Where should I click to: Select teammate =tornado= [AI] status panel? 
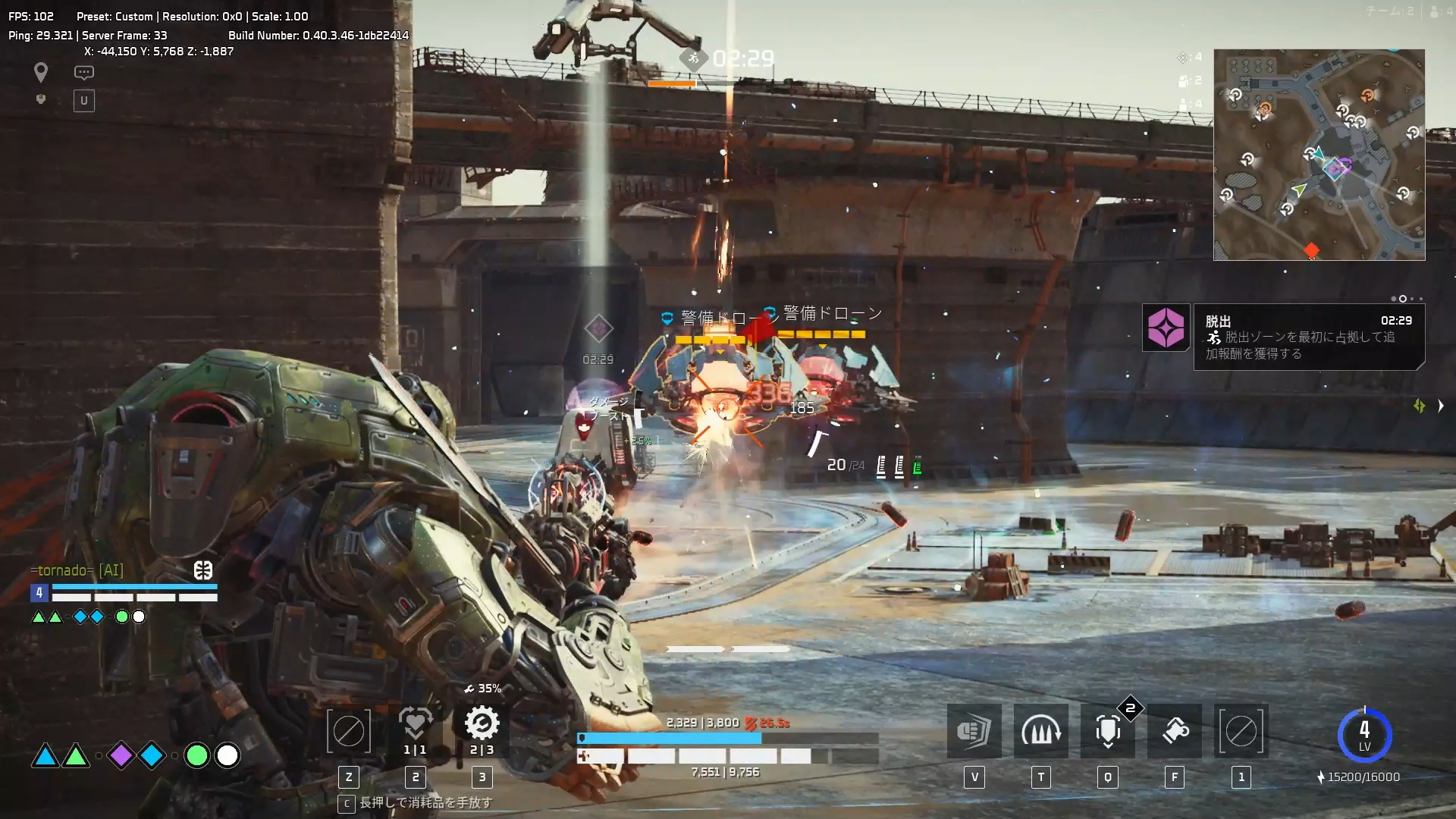pyautogui.click(x=124, y=593)
